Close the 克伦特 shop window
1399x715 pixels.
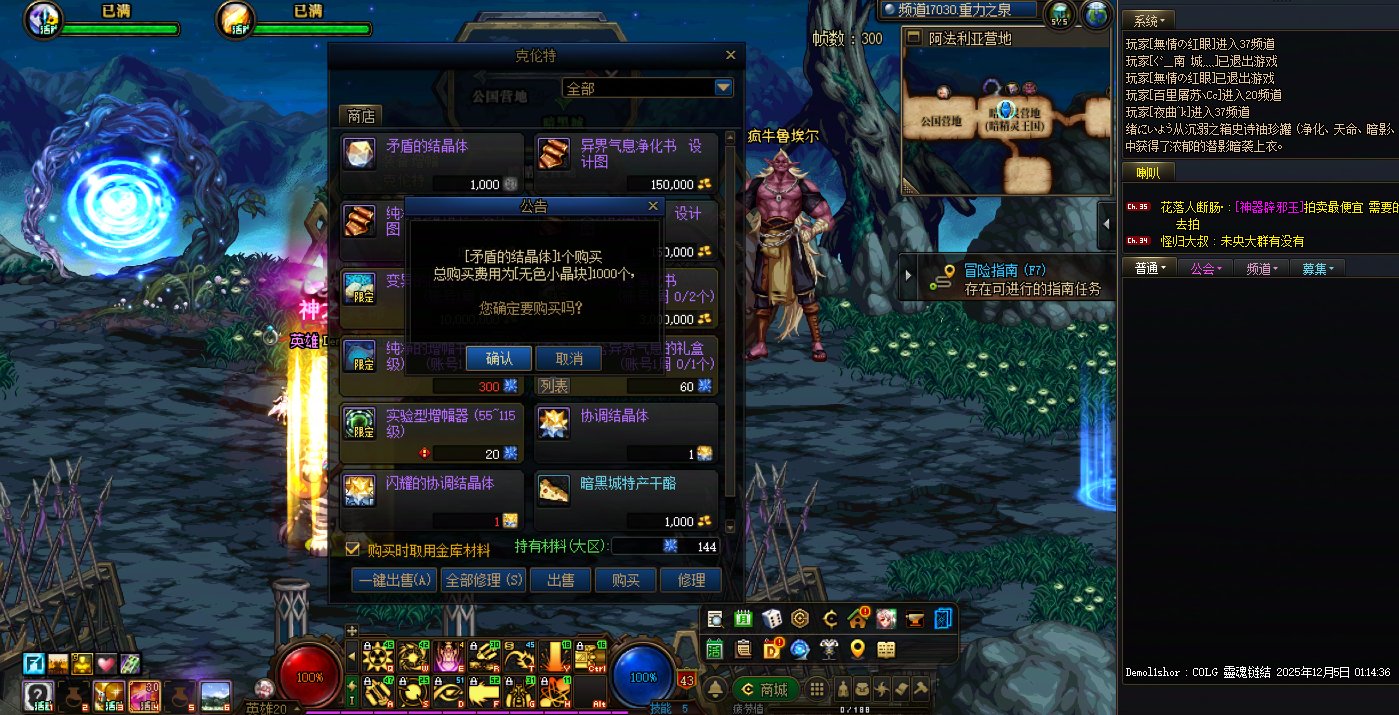point(730,56)
